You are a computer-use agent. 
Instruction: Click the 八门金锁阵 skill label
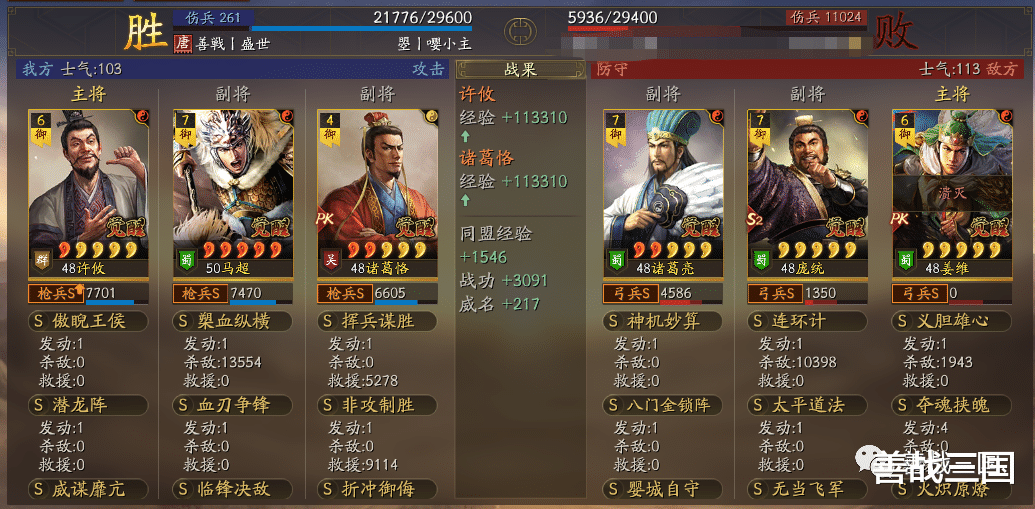tap(663, 405)
